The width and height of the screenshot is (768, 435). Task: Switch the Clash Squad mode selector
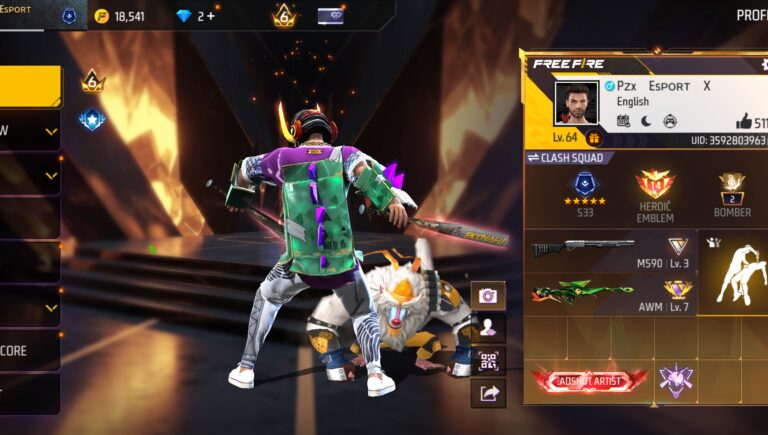coord(569,158)
